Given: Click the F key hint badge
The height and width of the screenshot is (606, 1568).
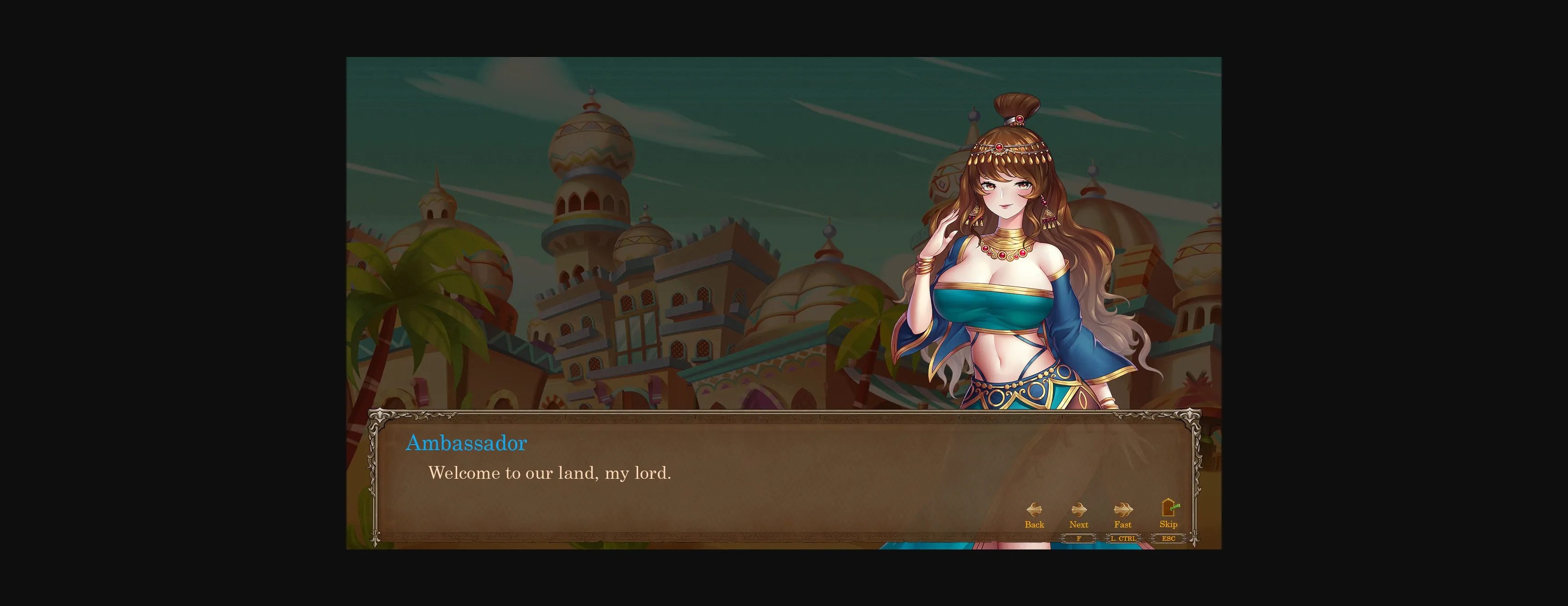Looking at the screenshot, I should pos(1078,539).
